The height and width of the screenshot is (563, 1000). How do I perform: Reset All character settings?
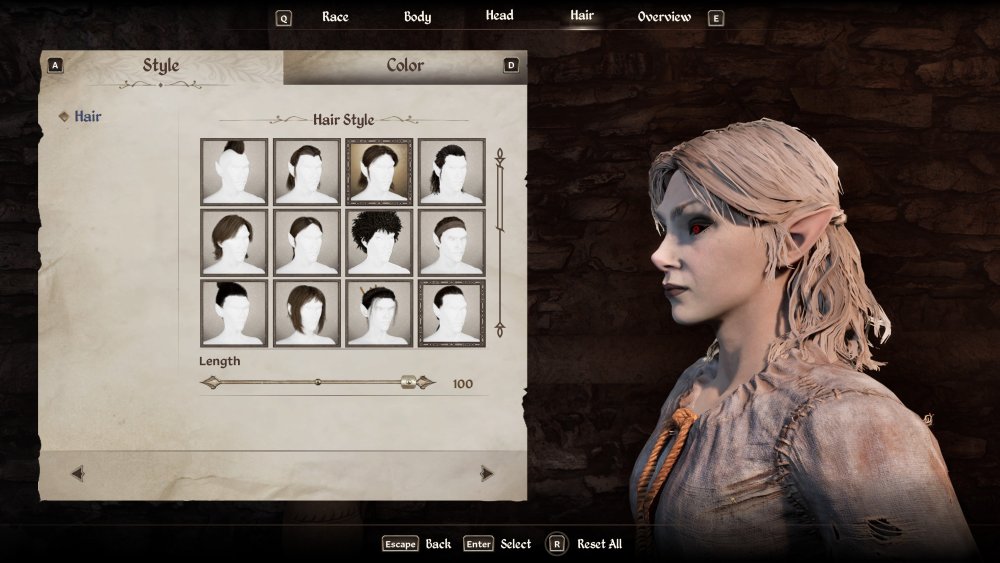click(x=599, y=544)
